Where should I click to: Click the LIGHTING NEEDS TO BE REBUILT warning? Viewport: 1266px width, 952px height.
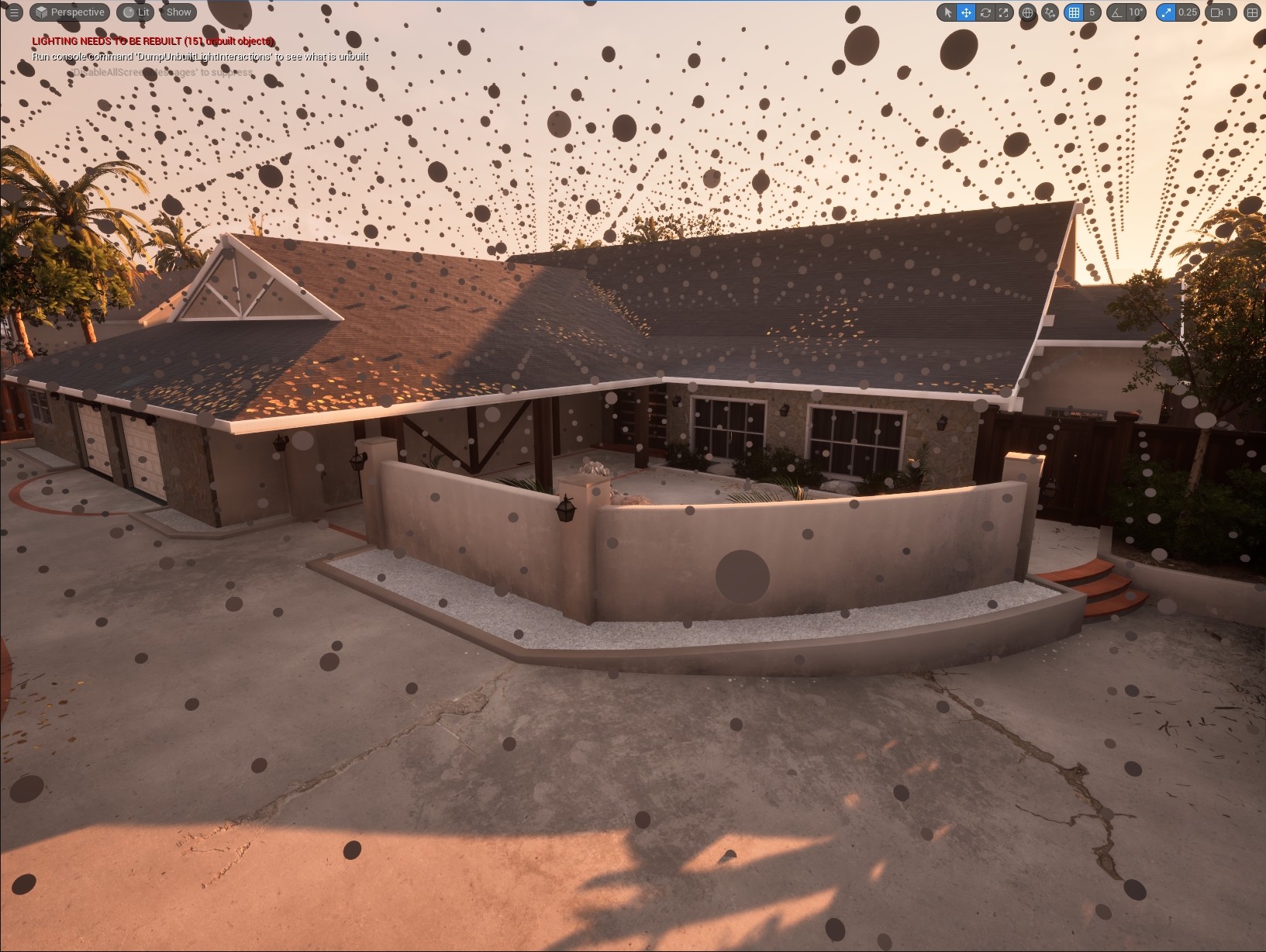(x=153, y=40)
